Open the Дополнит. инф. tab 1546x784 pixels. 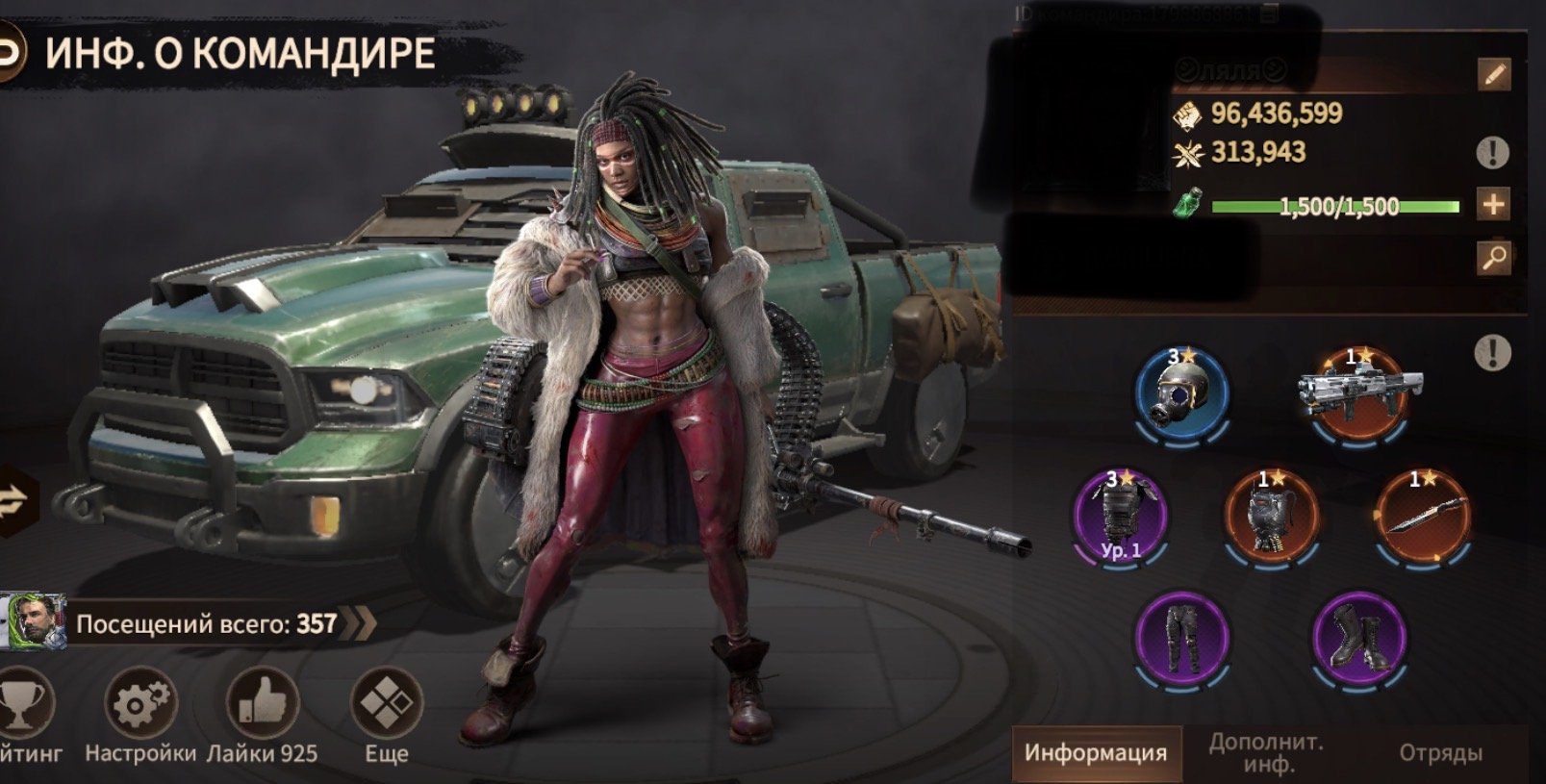pyautogui.click(x=1266, y=752)
